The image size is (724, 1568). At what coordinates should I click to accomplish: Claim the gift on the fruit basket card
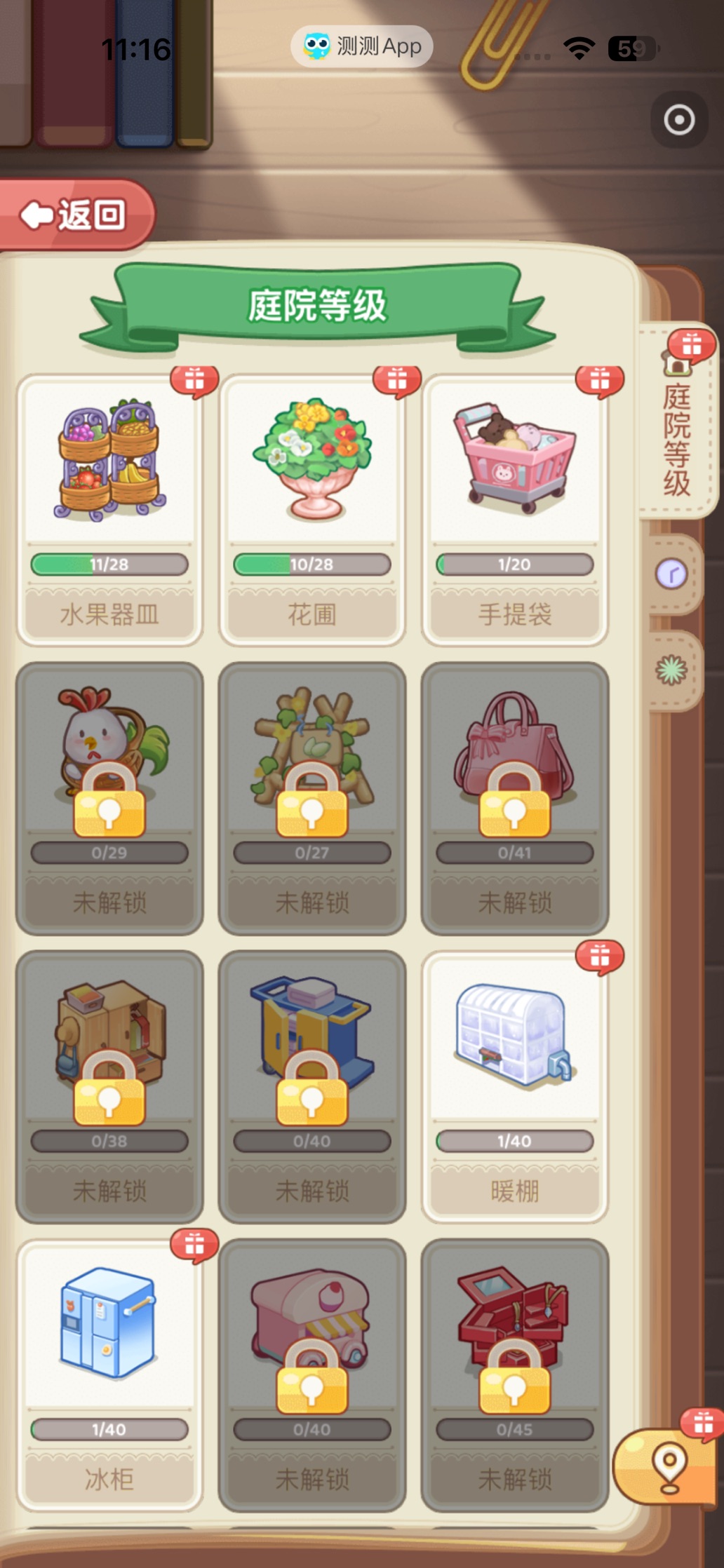[x=194, y=381]
